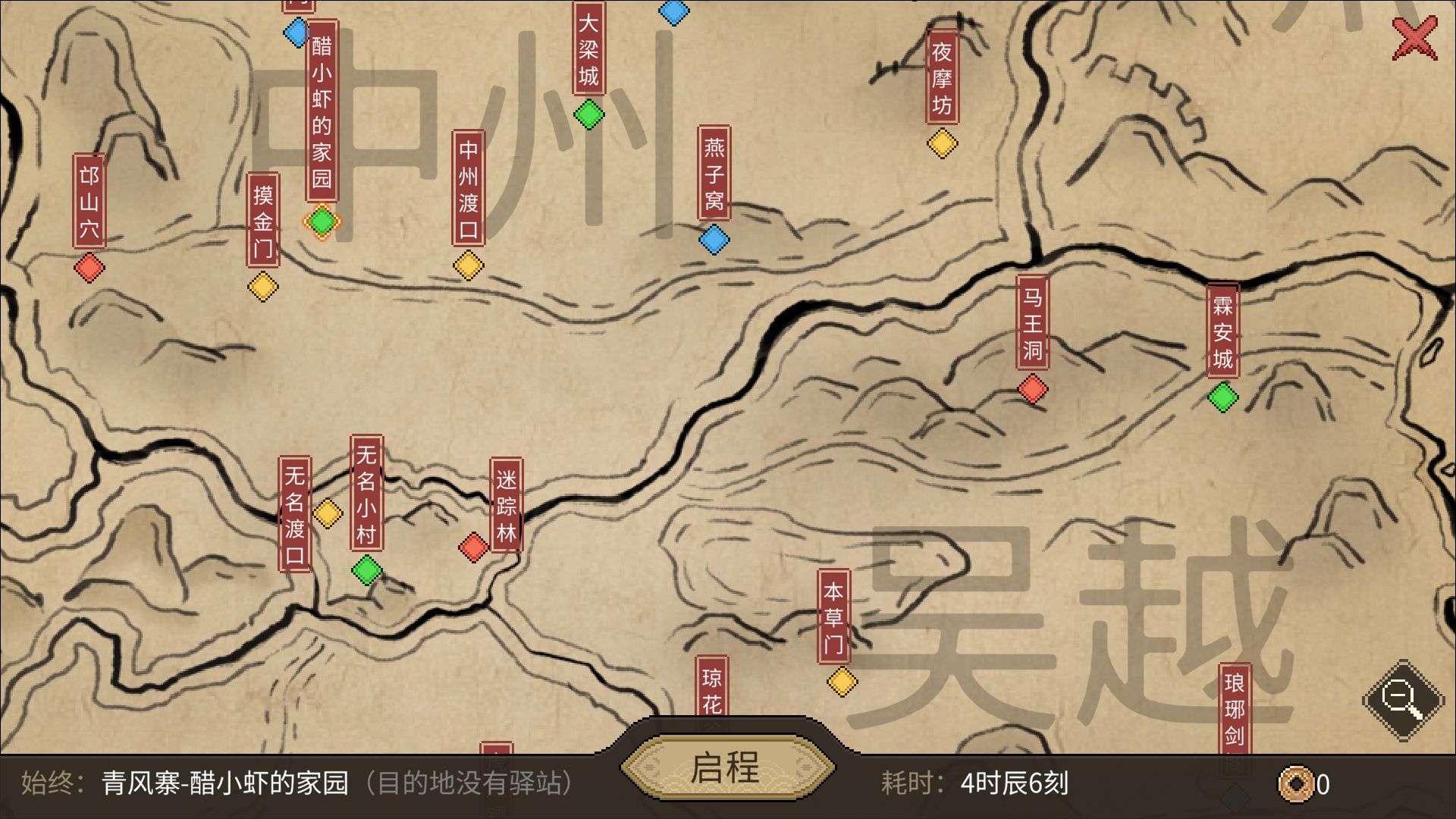Click the red diamond marker below 邙山穴
Image resolution: width=1456 pixels, height=819 pixels.
click(89, 267)
